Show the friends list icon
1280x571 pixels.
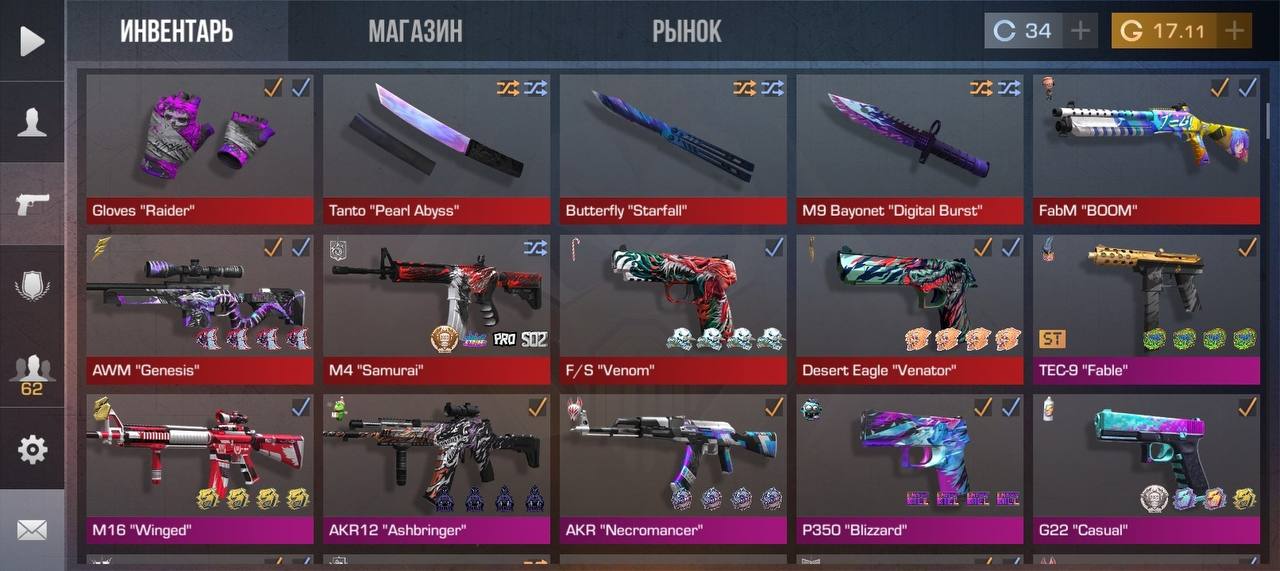pyautogui.click(x=32, y=372)
